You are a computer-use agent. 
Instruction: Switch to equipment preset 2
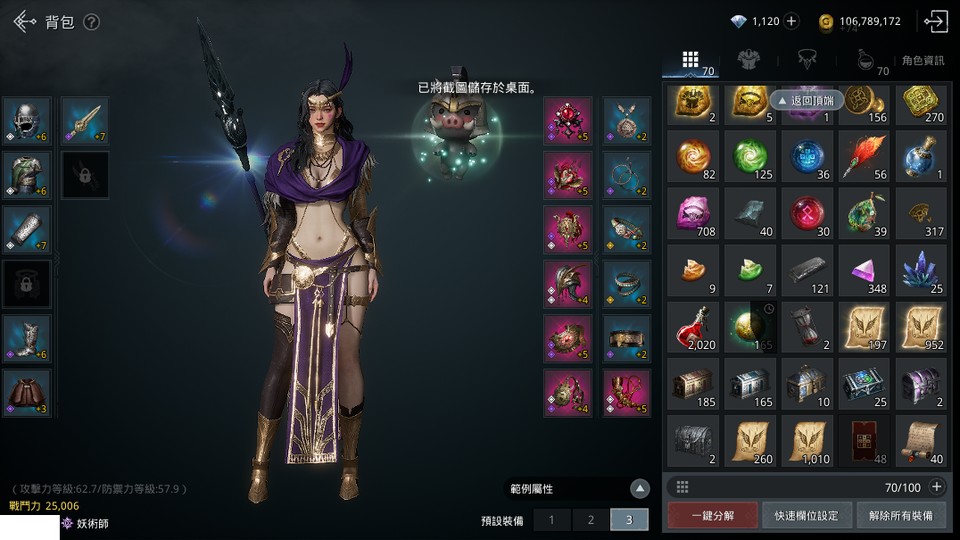click(x=591, y=520)
